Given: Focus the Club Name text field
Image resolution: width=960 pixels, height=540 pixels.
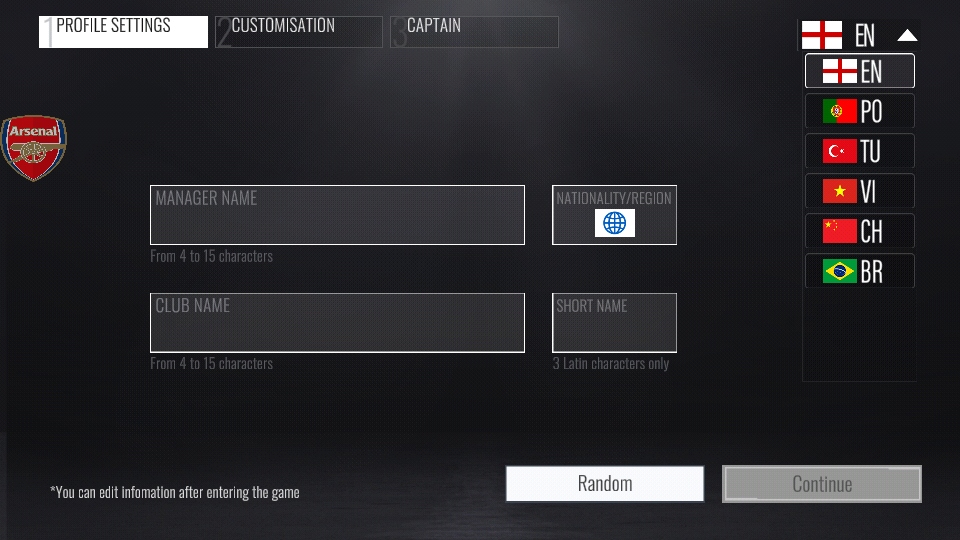Looking at the screenshot, I should (x=337, y=322).
